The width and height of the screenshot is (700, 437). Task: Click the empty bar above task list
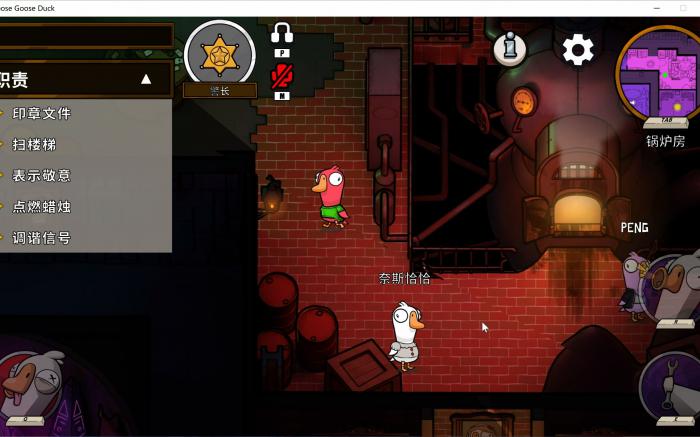(x=85, y=36)
